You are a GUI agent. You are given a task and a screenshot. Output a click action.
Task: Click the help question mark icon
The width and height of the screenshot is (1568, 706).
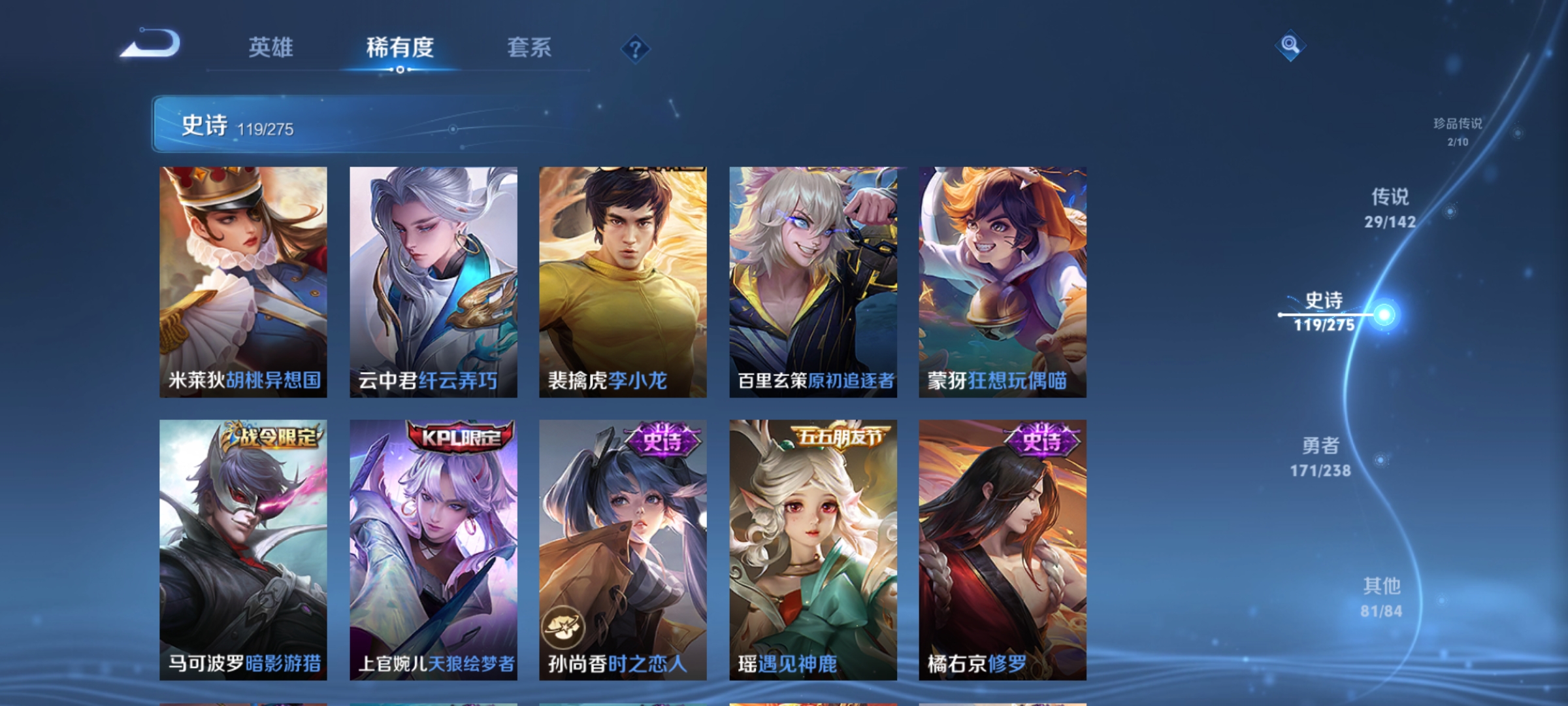(x=636, y=50)
